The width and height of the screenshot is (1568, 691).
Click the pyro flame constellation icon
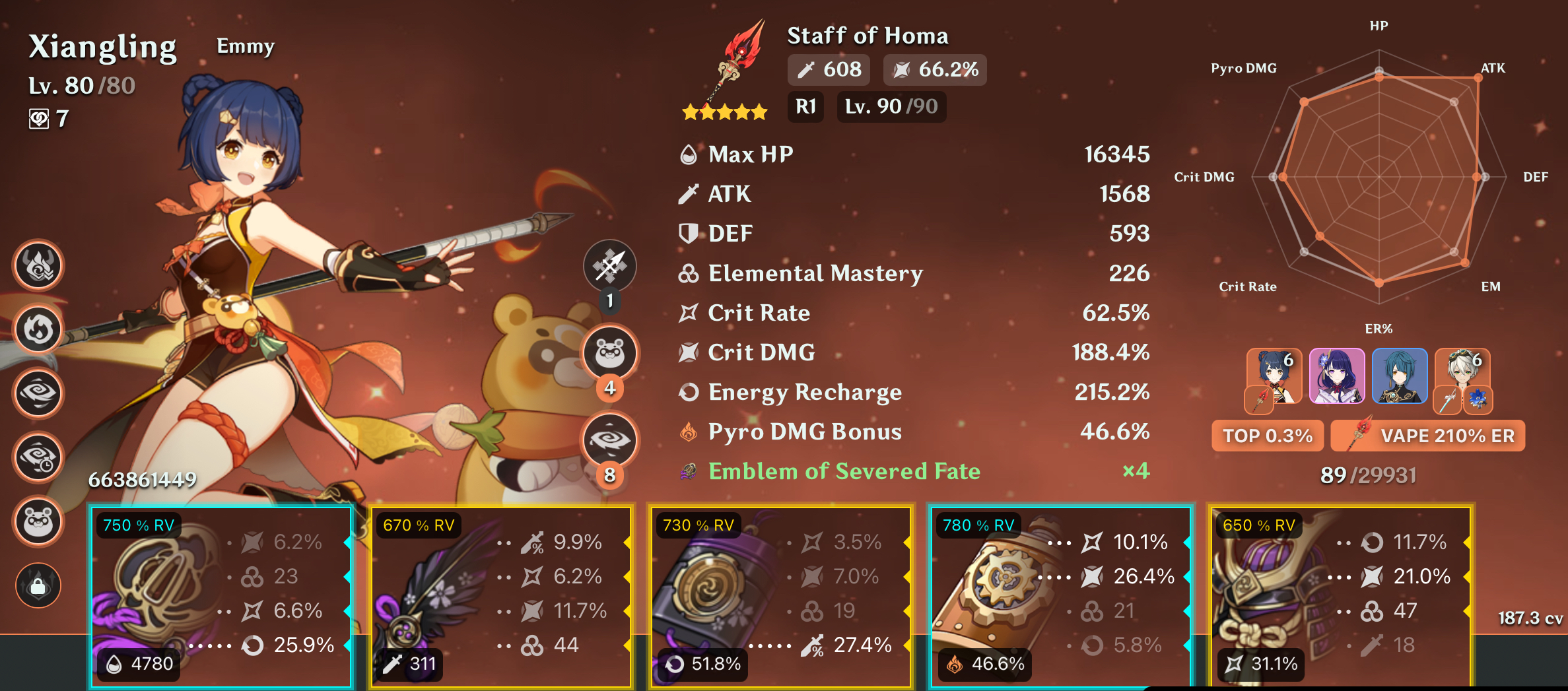click(38, 329)
